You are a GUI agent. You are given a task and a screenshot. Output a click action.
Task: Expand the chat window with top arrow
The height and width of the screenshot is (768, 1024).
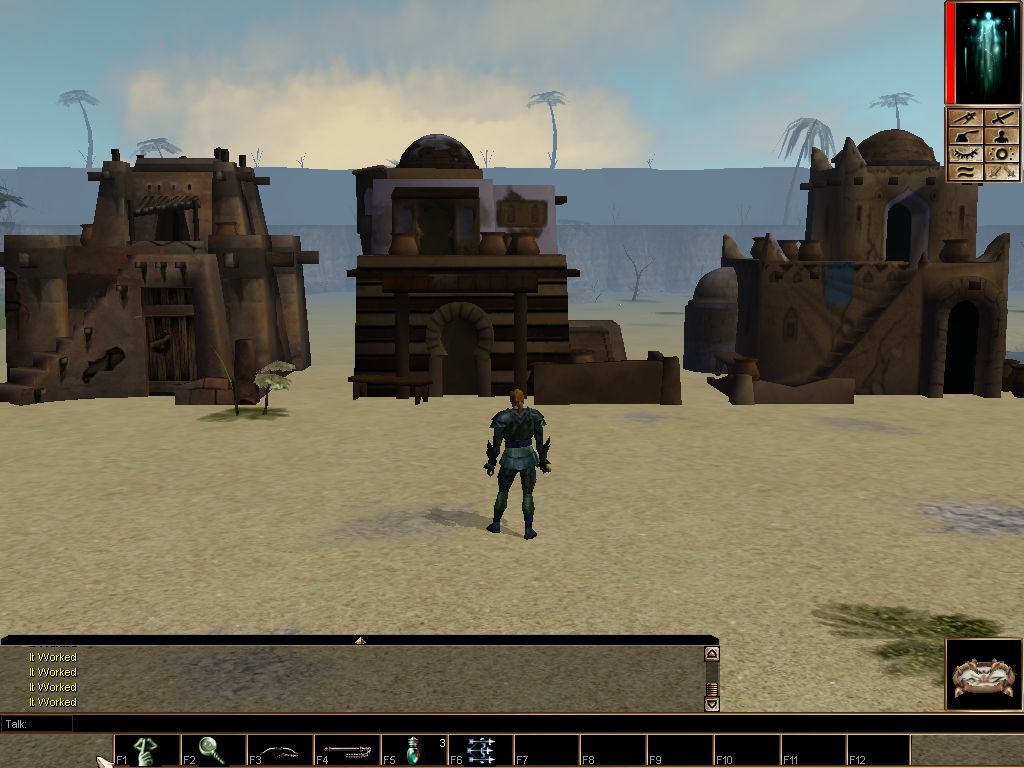coord(359,640)
